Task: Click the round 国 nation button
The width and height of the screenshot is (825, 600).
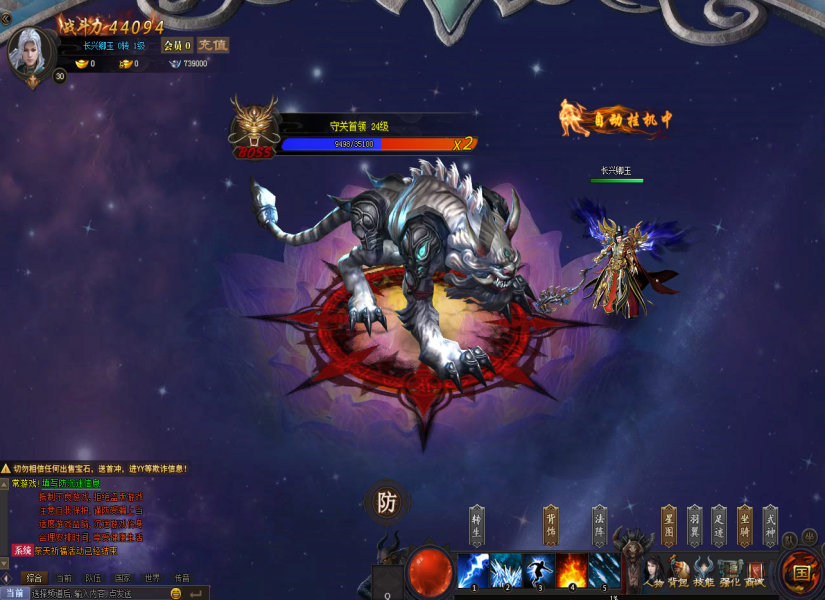Action: (800, 572)
